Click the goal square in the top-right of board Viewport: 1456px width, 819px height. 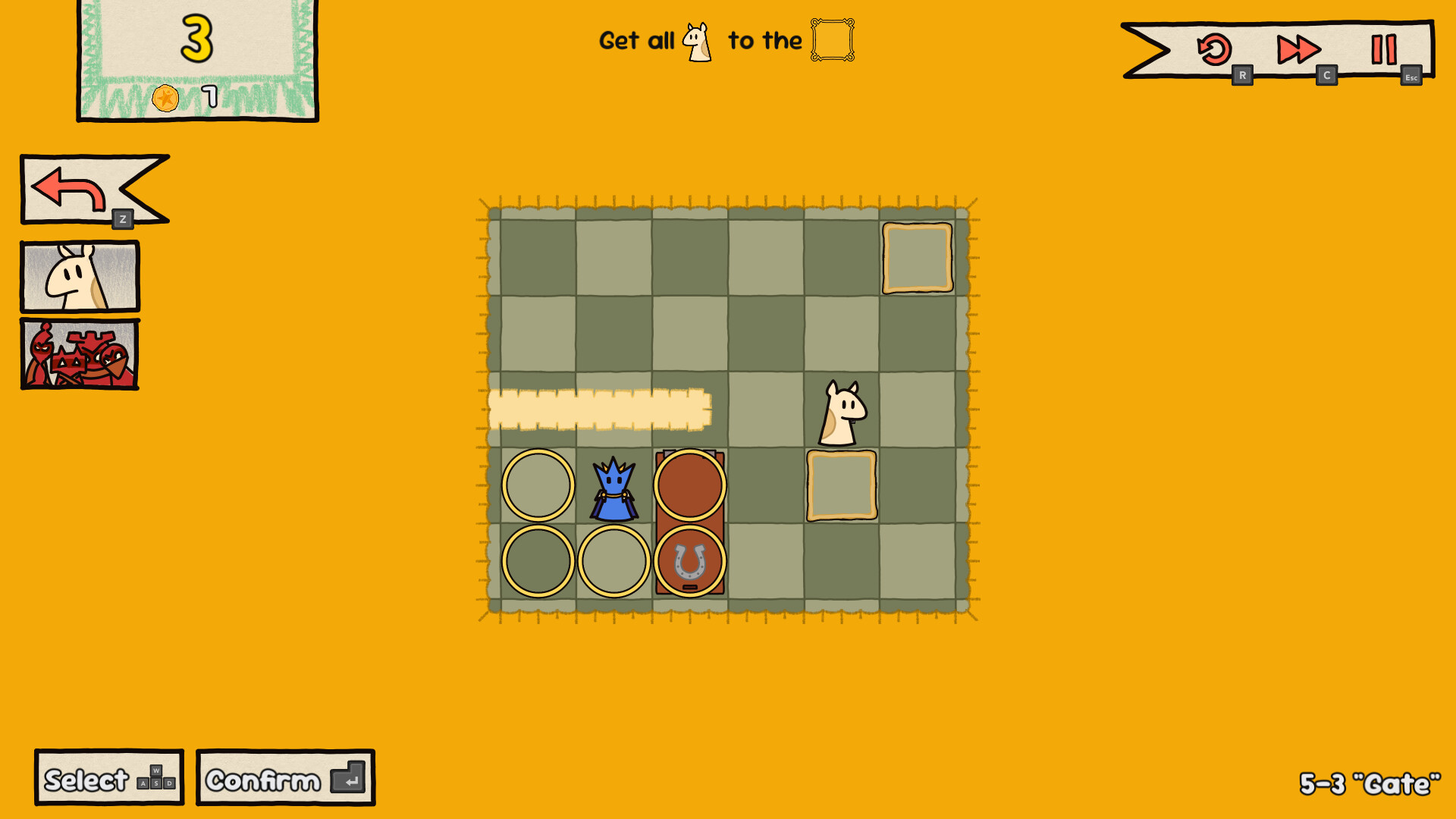click(x=917, y=259)
